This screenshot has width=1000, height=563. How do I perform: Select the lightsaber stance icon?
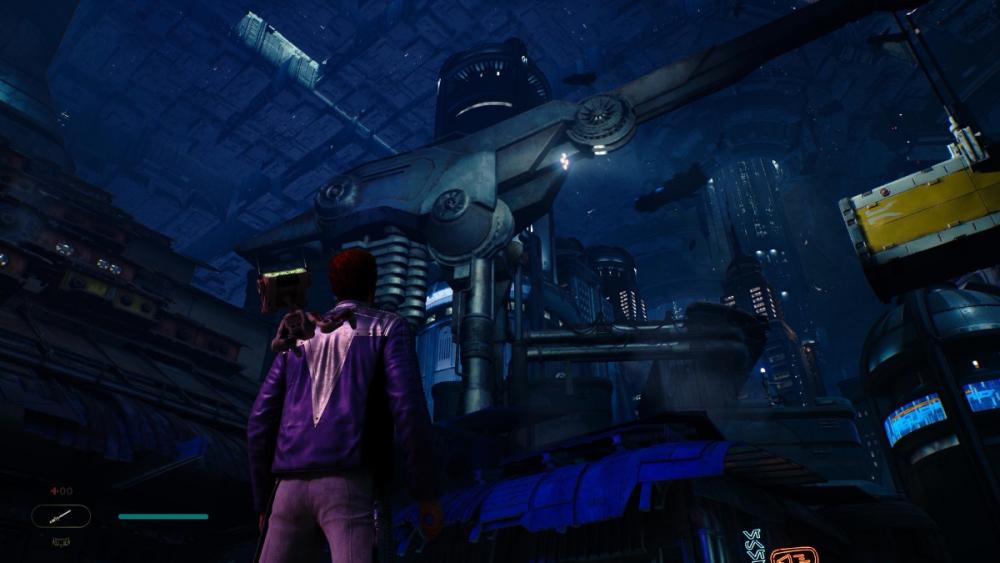(61, 516)
